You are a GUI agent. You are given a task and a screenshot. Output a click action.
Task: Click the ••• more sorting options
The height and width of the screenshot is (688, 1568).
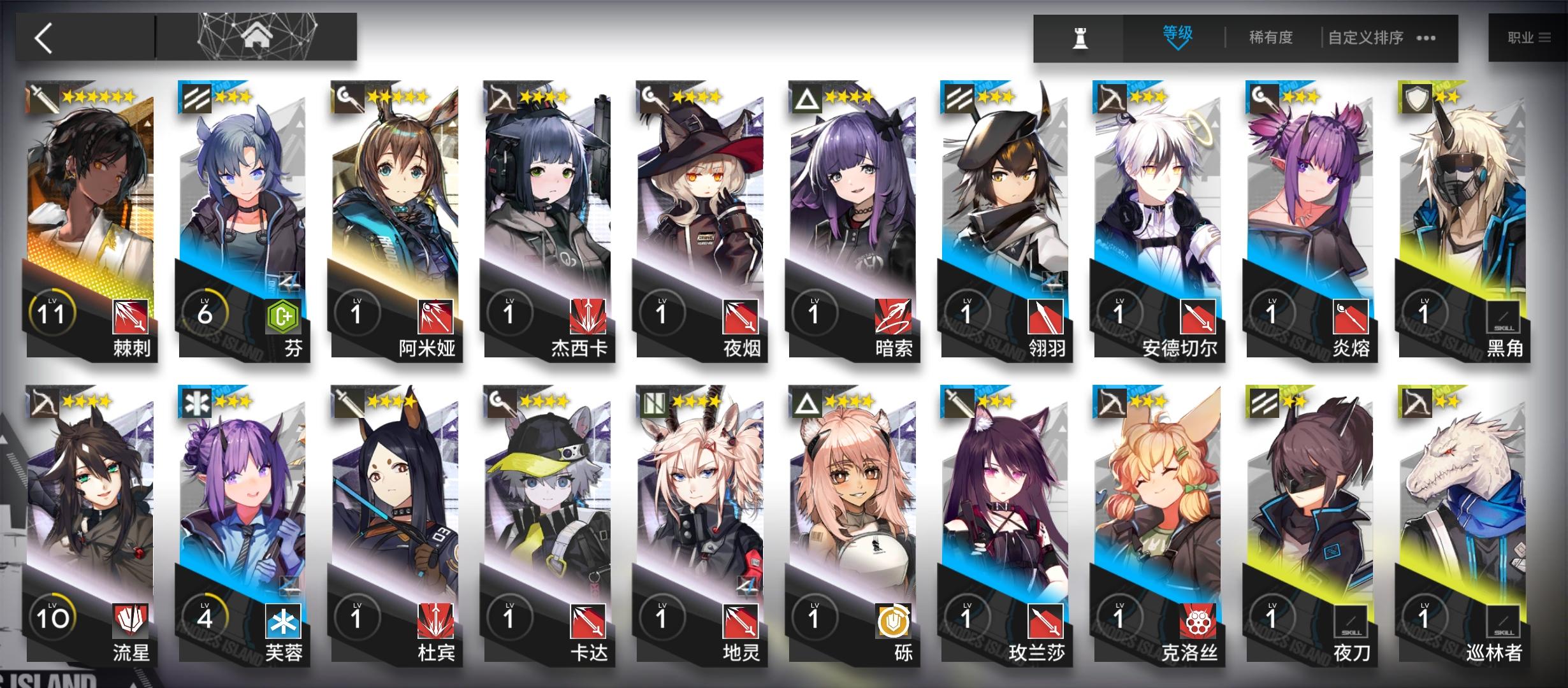point(1425,38)
